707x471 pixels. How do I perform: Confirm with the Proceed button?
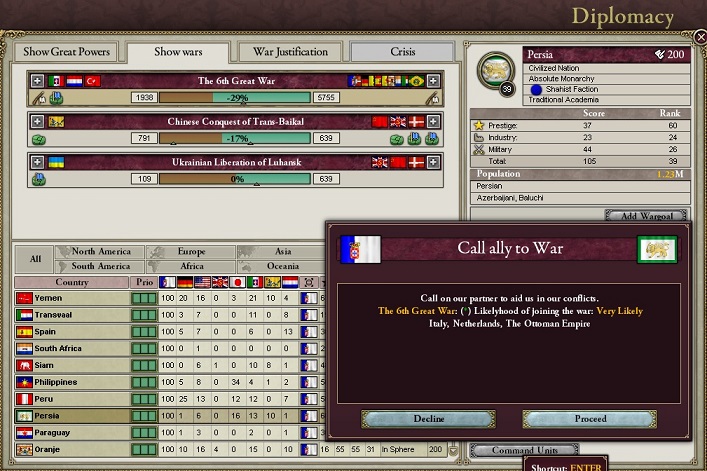tap(590, 419)
